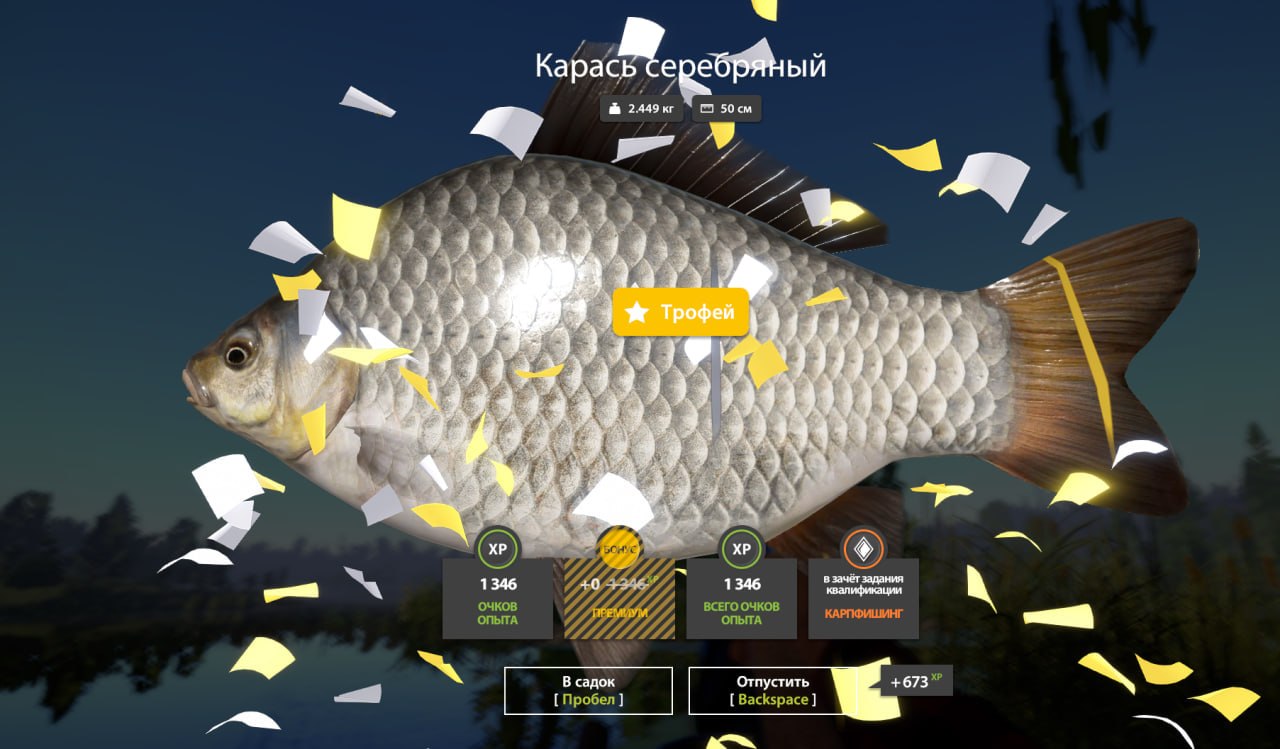Click the 1 346 всего очков опыта panel

740,600
